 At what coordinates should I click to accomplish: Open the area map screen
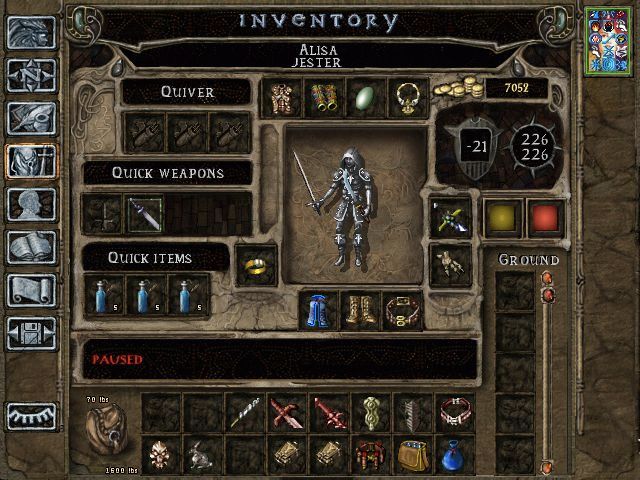pyautogui.click(x=31, y=75)
